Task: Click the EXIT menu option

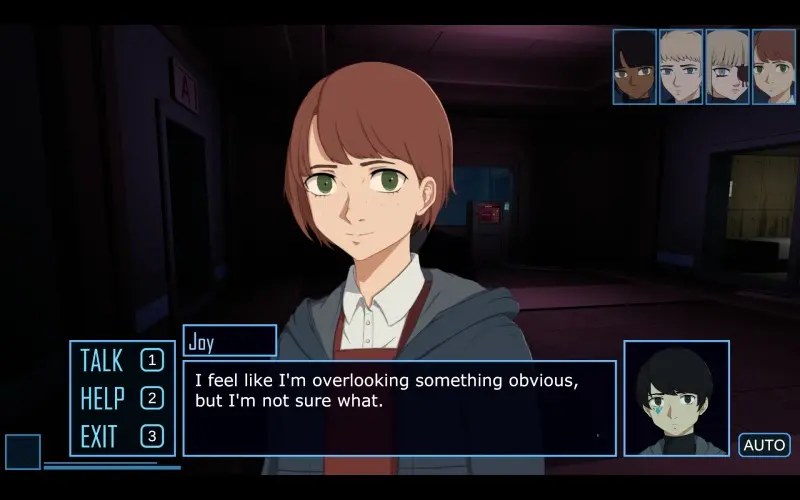Action: (x=121, y=436)
